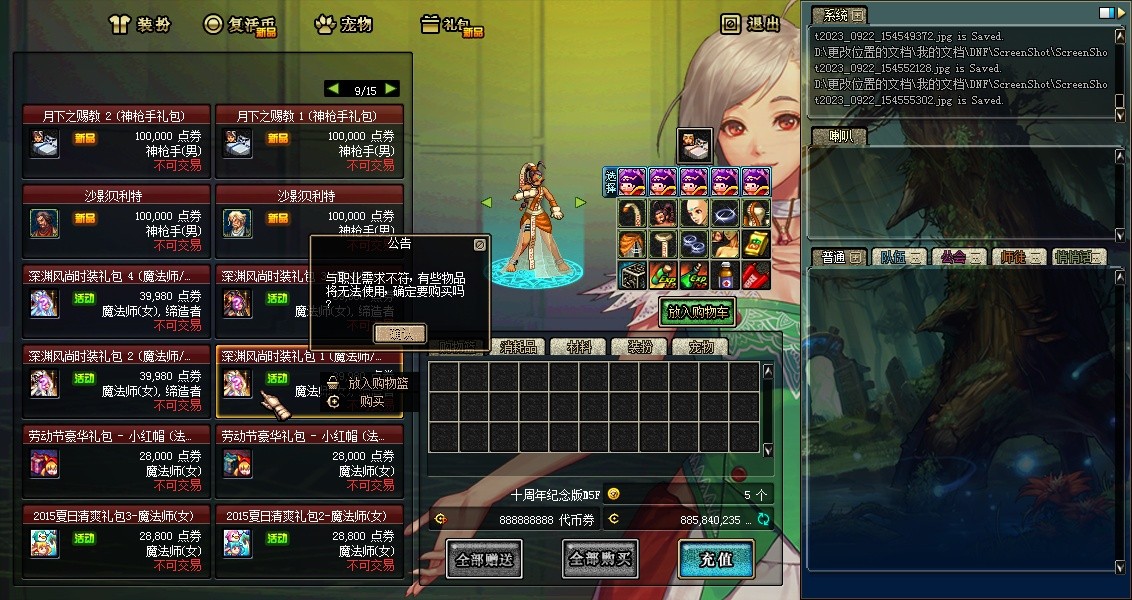Open the 复活币 shop category
The width and height of the screenshot is (1132, 600).
[240, 24]
